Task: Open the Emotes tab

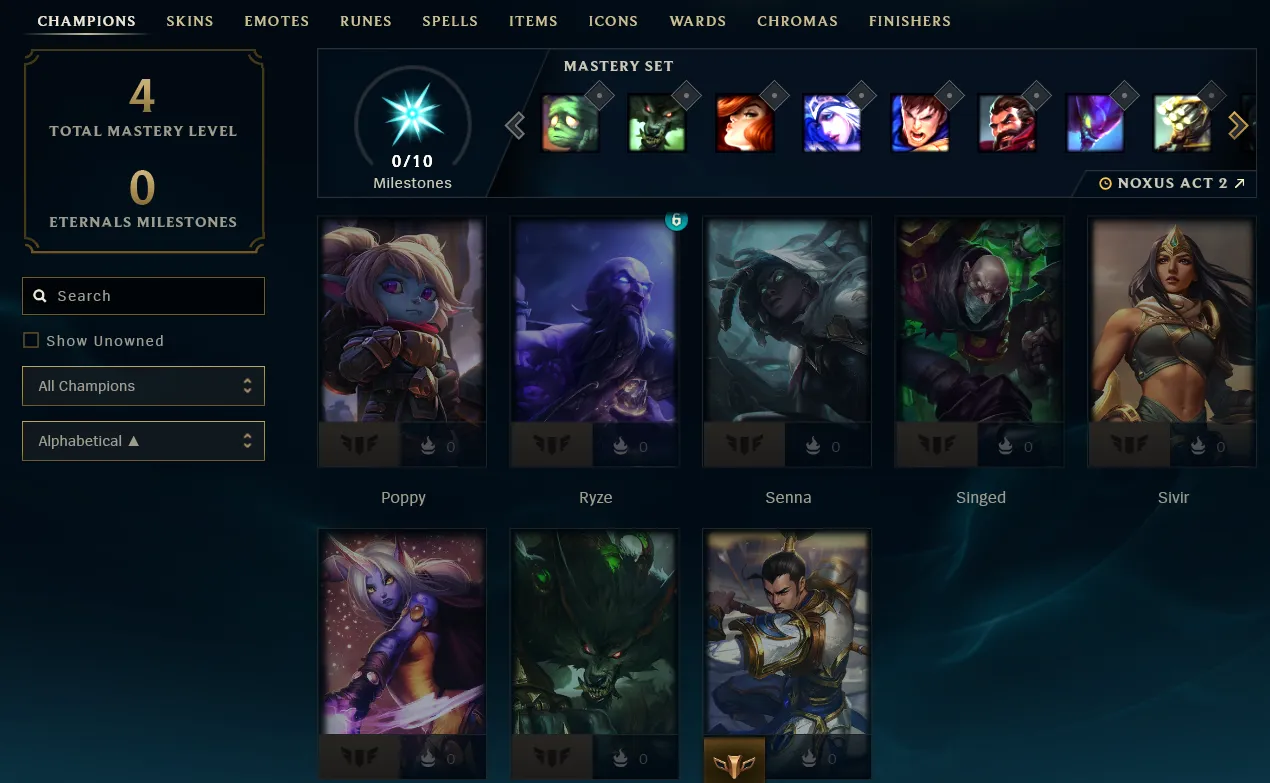Action: (277, 21)
